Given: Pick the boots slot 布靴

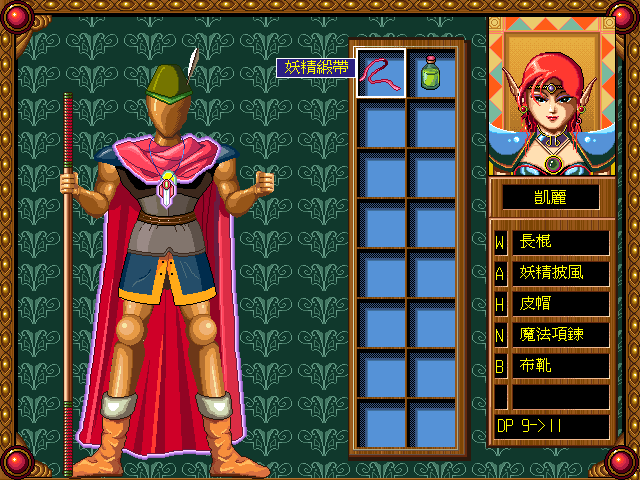Looking at the screenshot, I should 560,366.
